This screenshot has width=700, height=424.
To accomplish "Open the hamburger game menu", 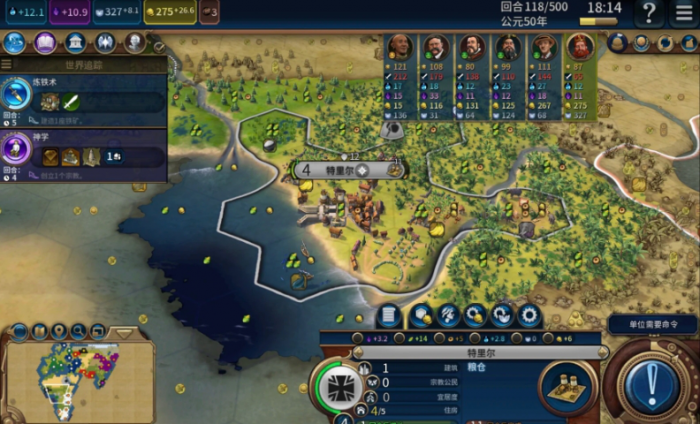I will coord(684,13).
